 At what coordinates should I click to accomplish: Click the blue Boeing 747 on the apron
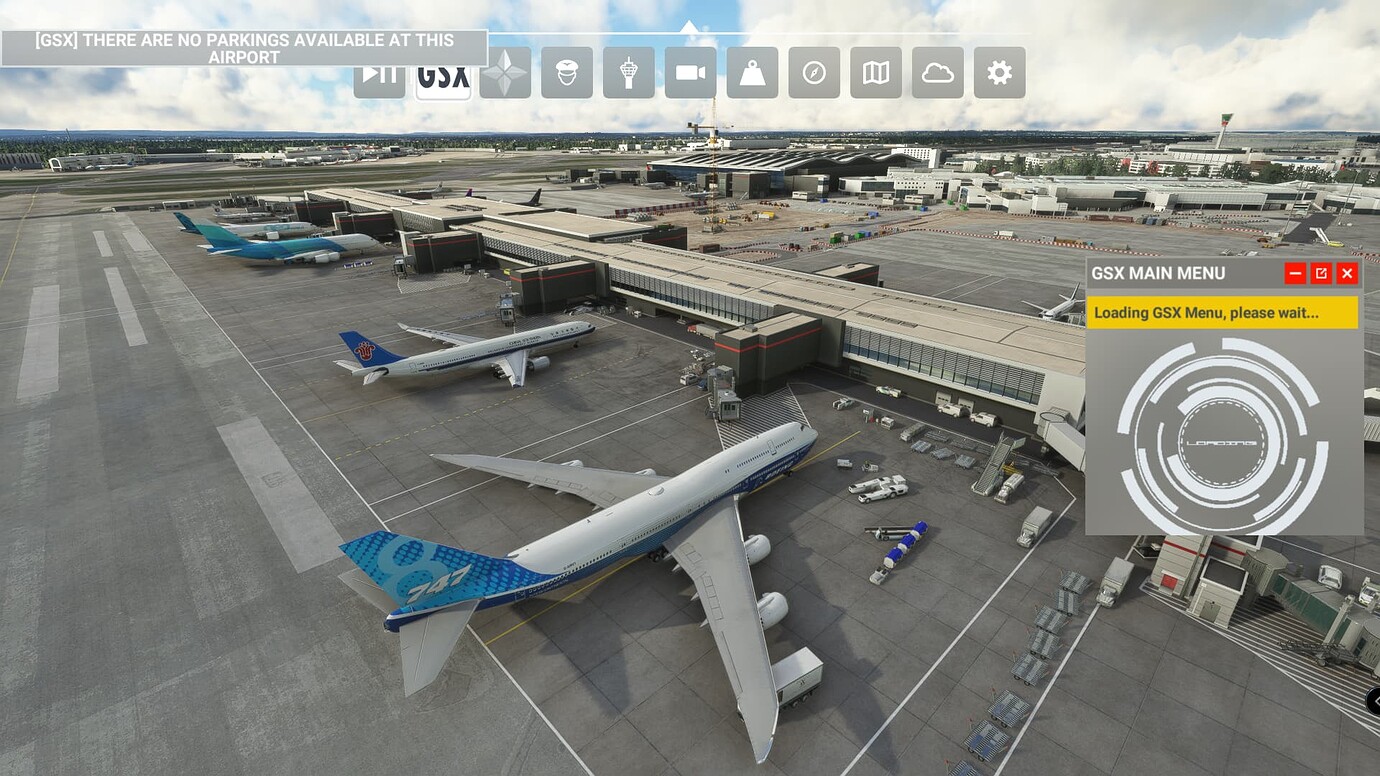tap(640, 520)
